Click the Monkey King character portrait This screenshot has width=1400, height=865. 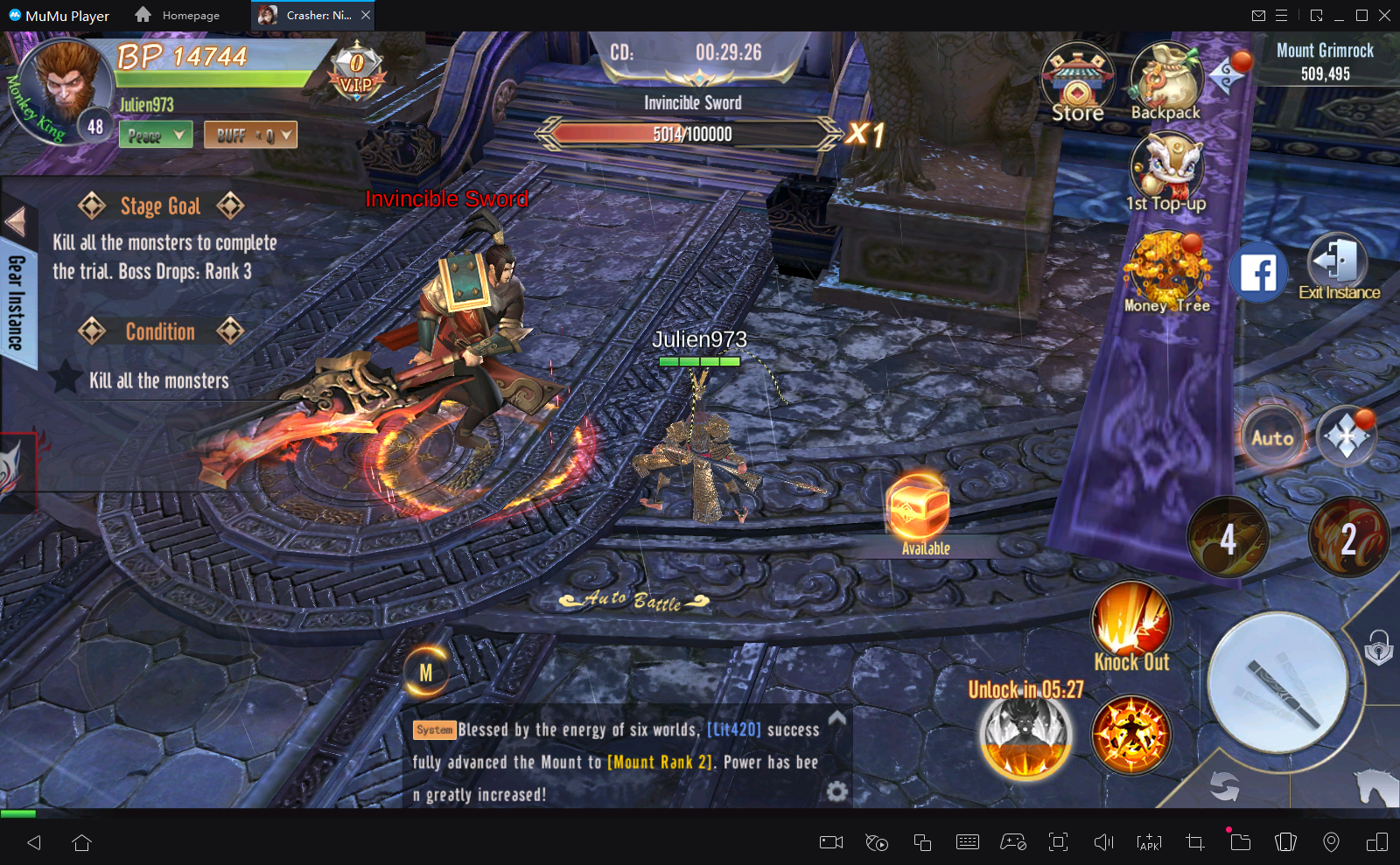pyautogui.click(x=66, y=85)
